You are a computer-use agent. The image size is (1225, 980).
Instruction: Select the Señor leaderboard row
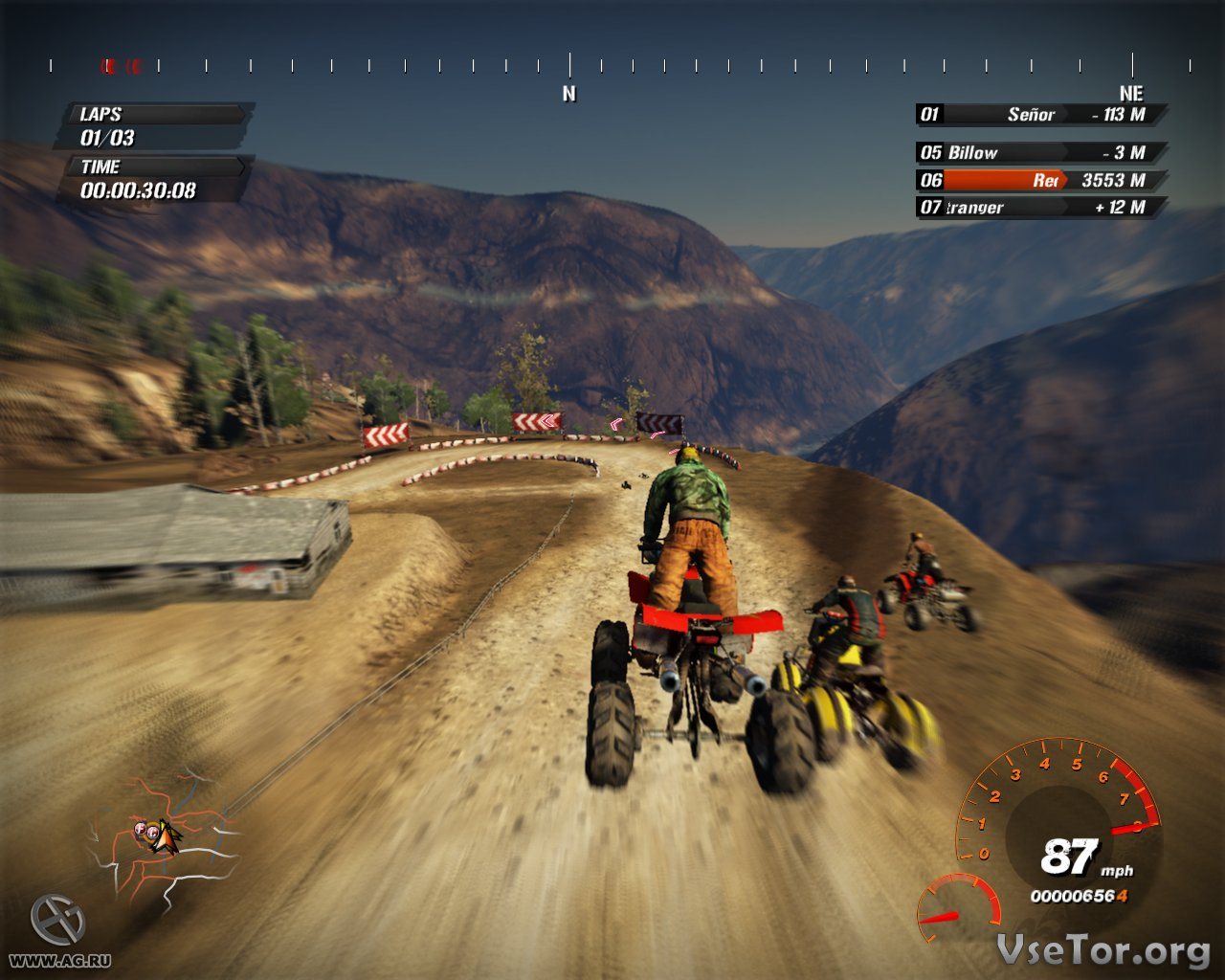[1041, 115]
